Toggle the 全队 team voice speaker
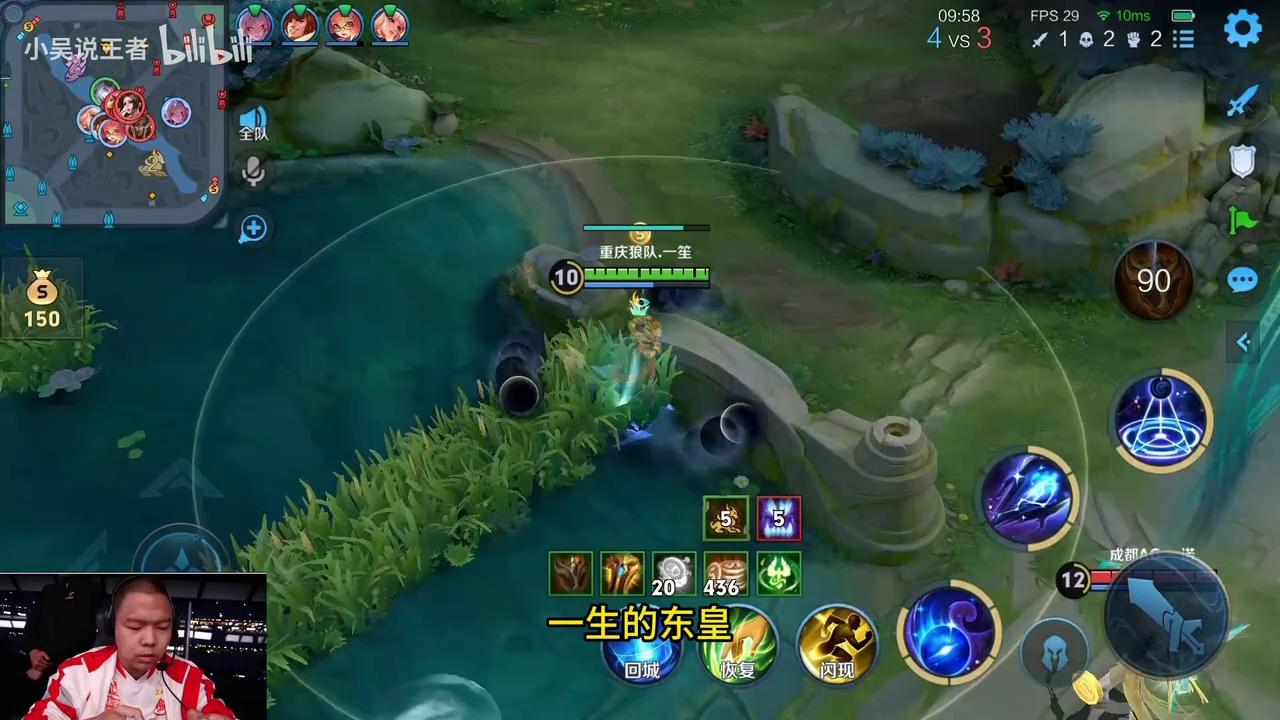Viewport: 1280px width, 720px height. pos(253,123)
